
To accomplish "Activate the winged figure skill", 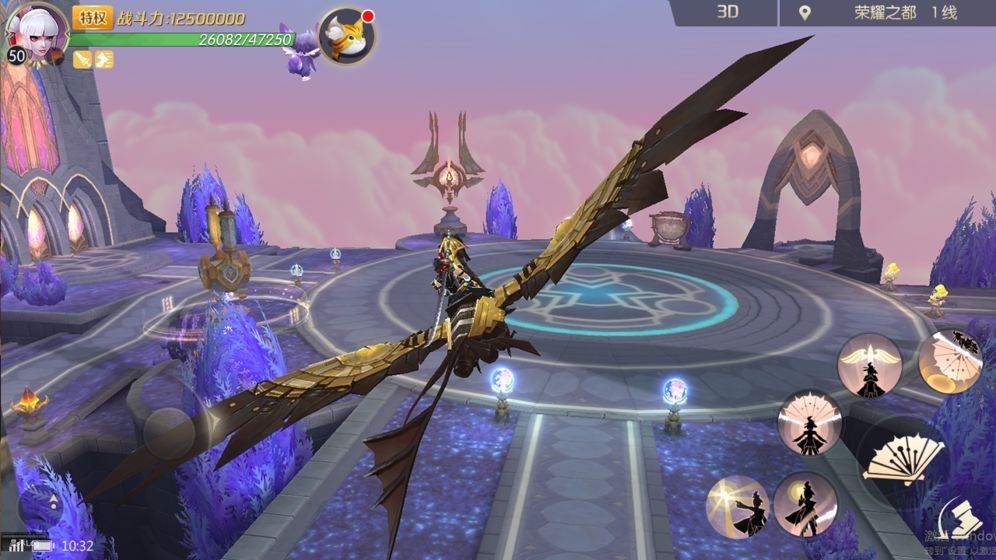I will pos(869,365).
